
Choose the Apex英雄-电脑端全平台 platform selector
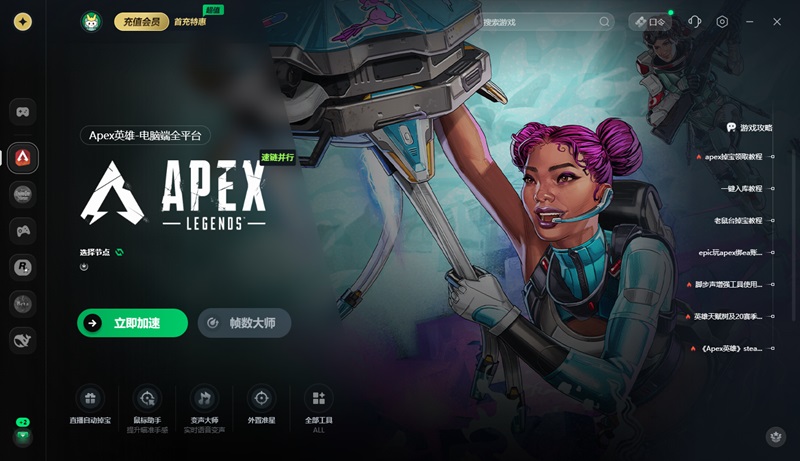[146, 135]
